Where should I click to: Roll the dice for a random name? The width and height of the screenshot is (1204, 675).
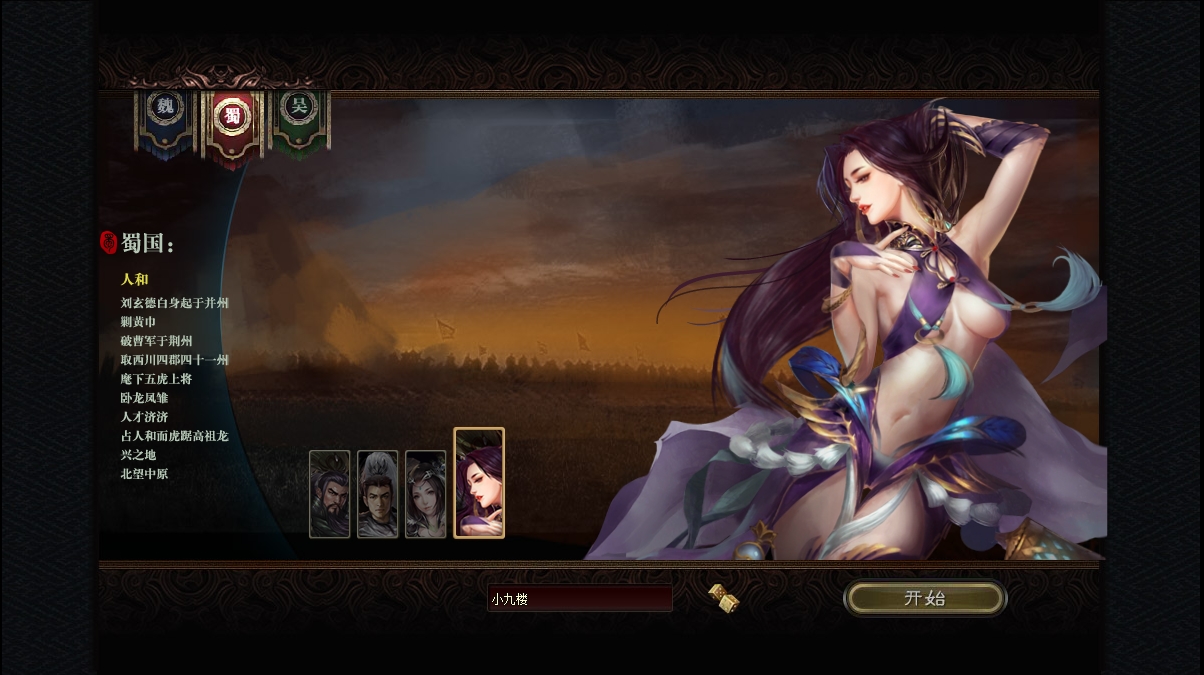click(723, 598)
